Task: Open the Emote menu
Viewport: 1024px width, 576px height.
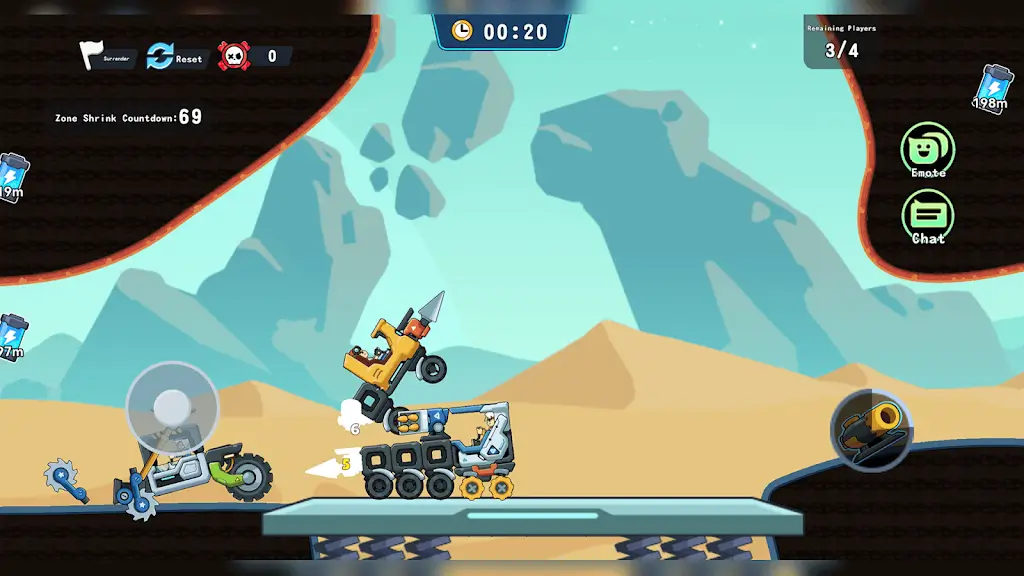Action: coord(927,149)
